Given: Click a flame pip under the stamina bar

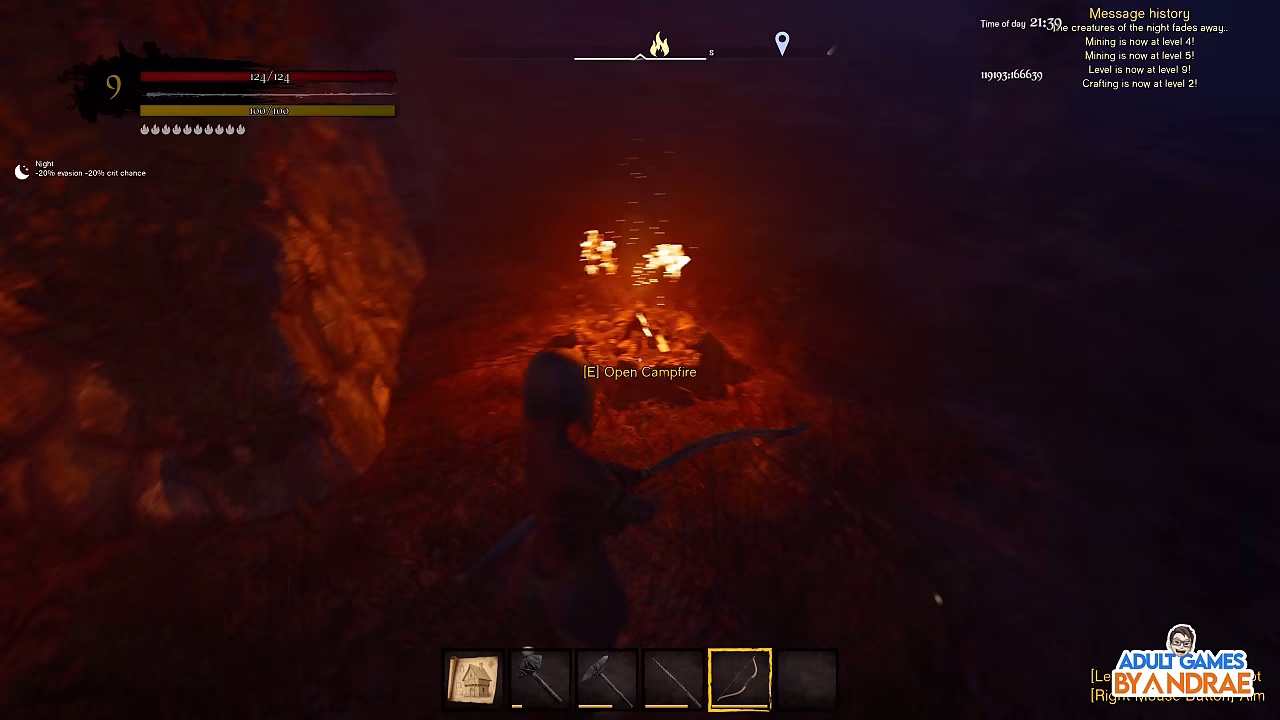Looking at the screenshot, I should [146, 129].
